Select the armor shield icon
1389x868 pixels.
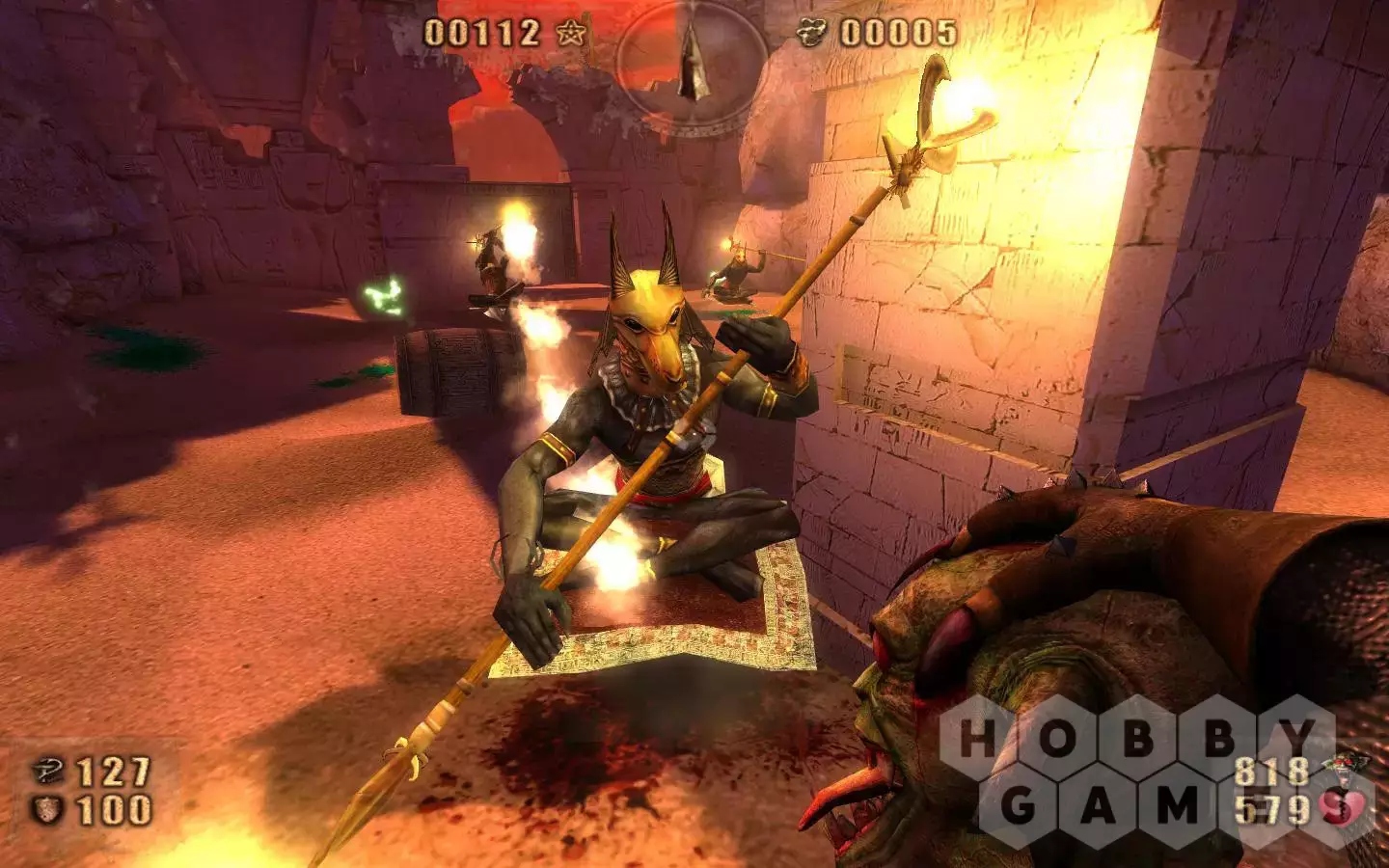pyautogui.click(x=47, y=810)
